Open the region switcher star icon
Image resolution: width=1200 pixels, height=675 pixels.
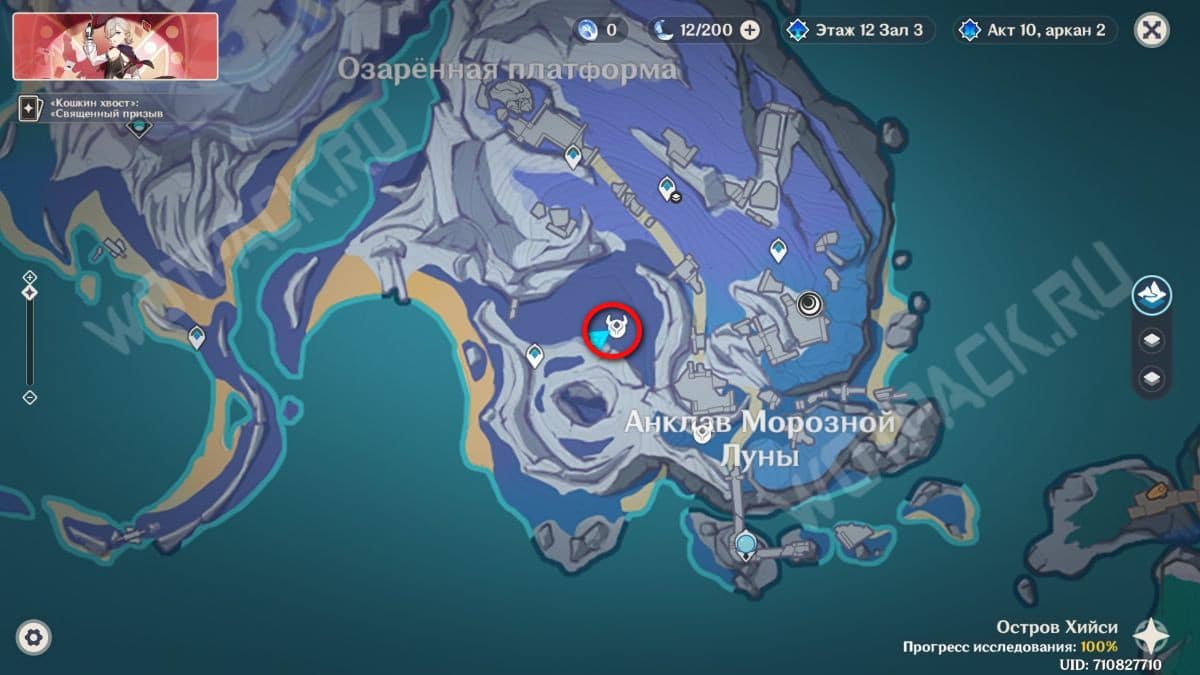click(1153, 636)
